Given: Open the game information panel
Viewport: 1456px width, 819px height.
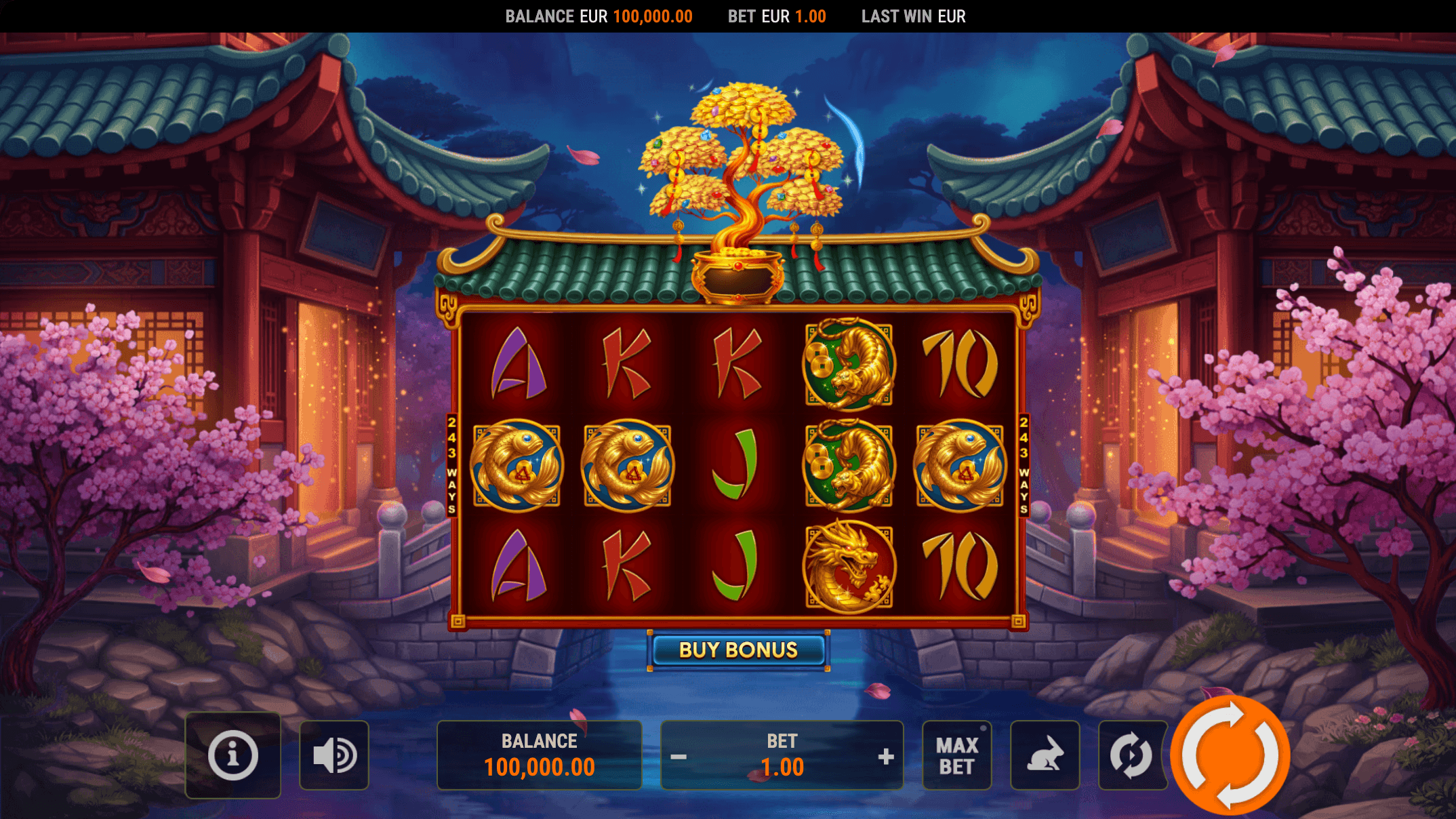Looking at the screenshot, I should click(x=233, y=753).
